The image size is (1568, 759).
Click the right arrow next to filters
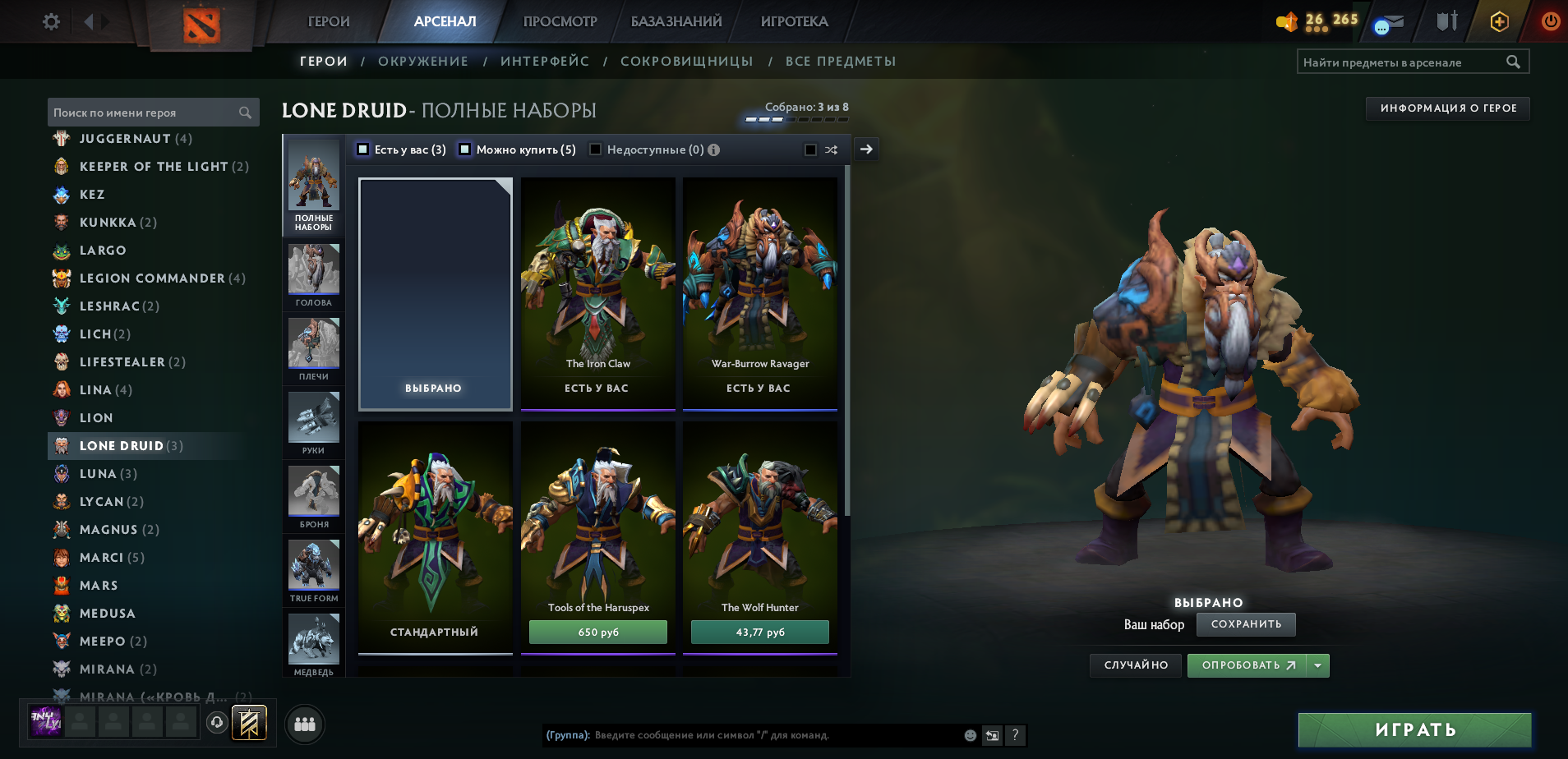pyautogui.click(x=865, y=149)
